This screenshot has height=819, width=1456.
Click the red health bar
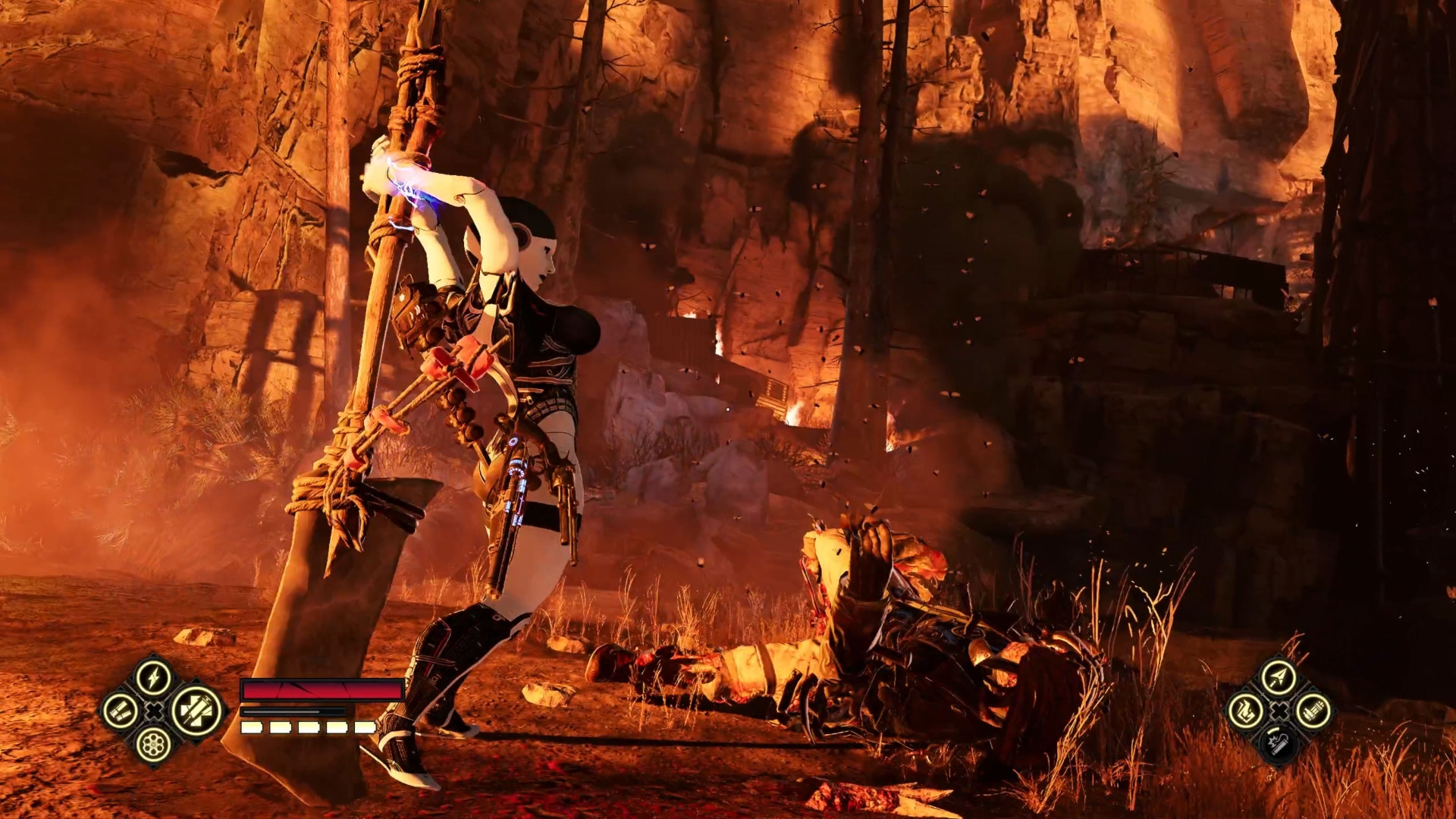point(322,689)
